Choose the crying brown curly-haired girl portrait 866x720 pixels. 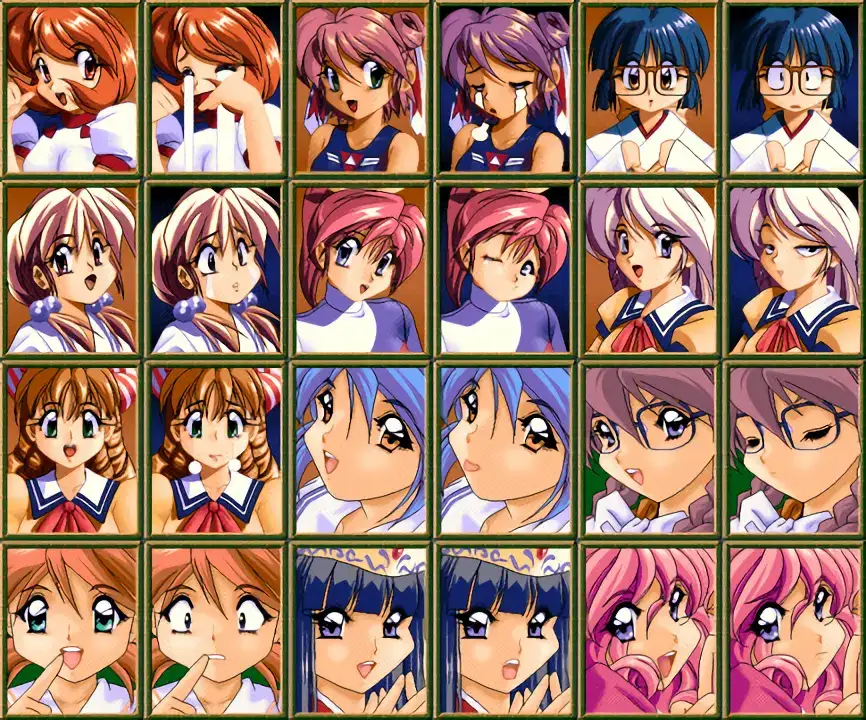[x=216, y=450]
